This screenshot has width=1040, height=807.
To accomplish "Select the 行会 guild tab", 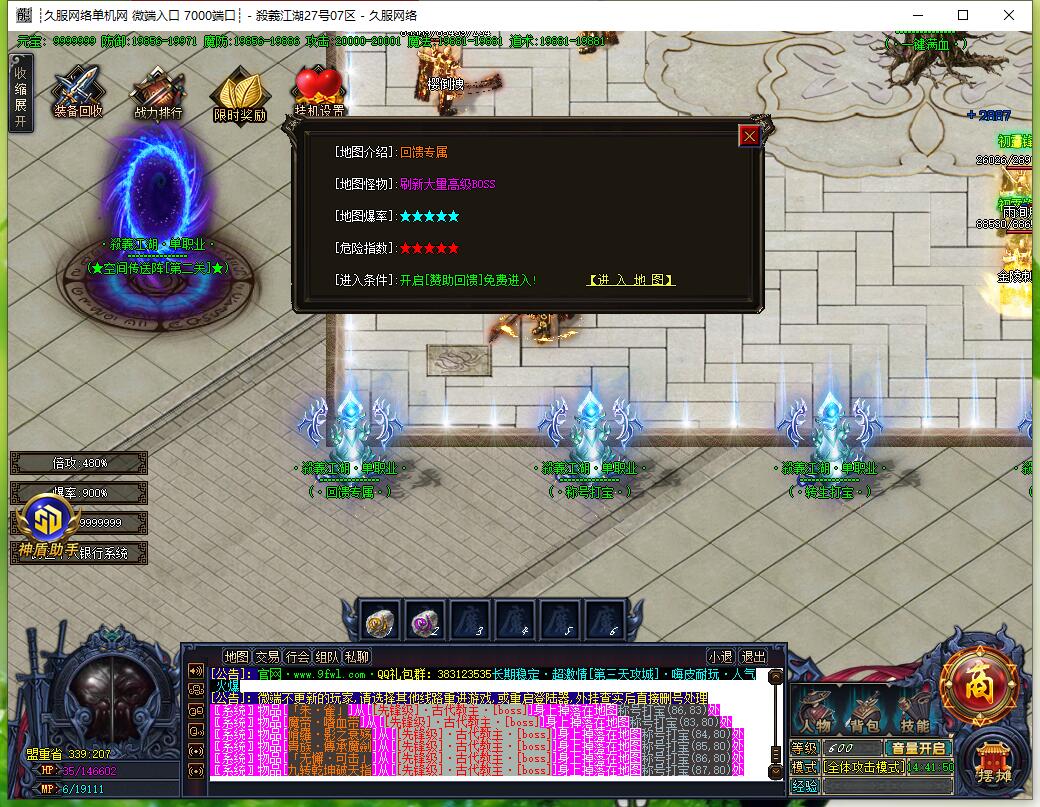I will point(297,657).
